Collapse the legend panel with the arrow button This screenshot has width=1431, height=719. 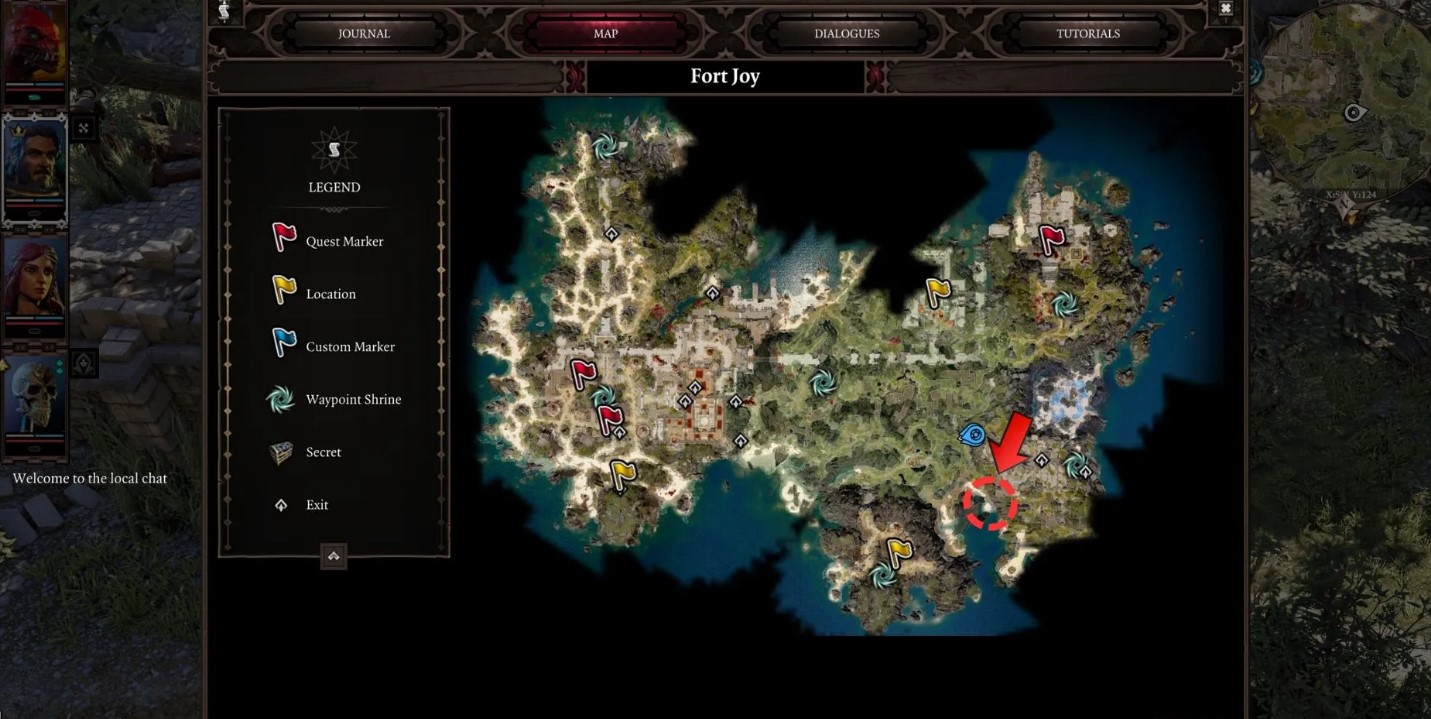tap(334, 556)
